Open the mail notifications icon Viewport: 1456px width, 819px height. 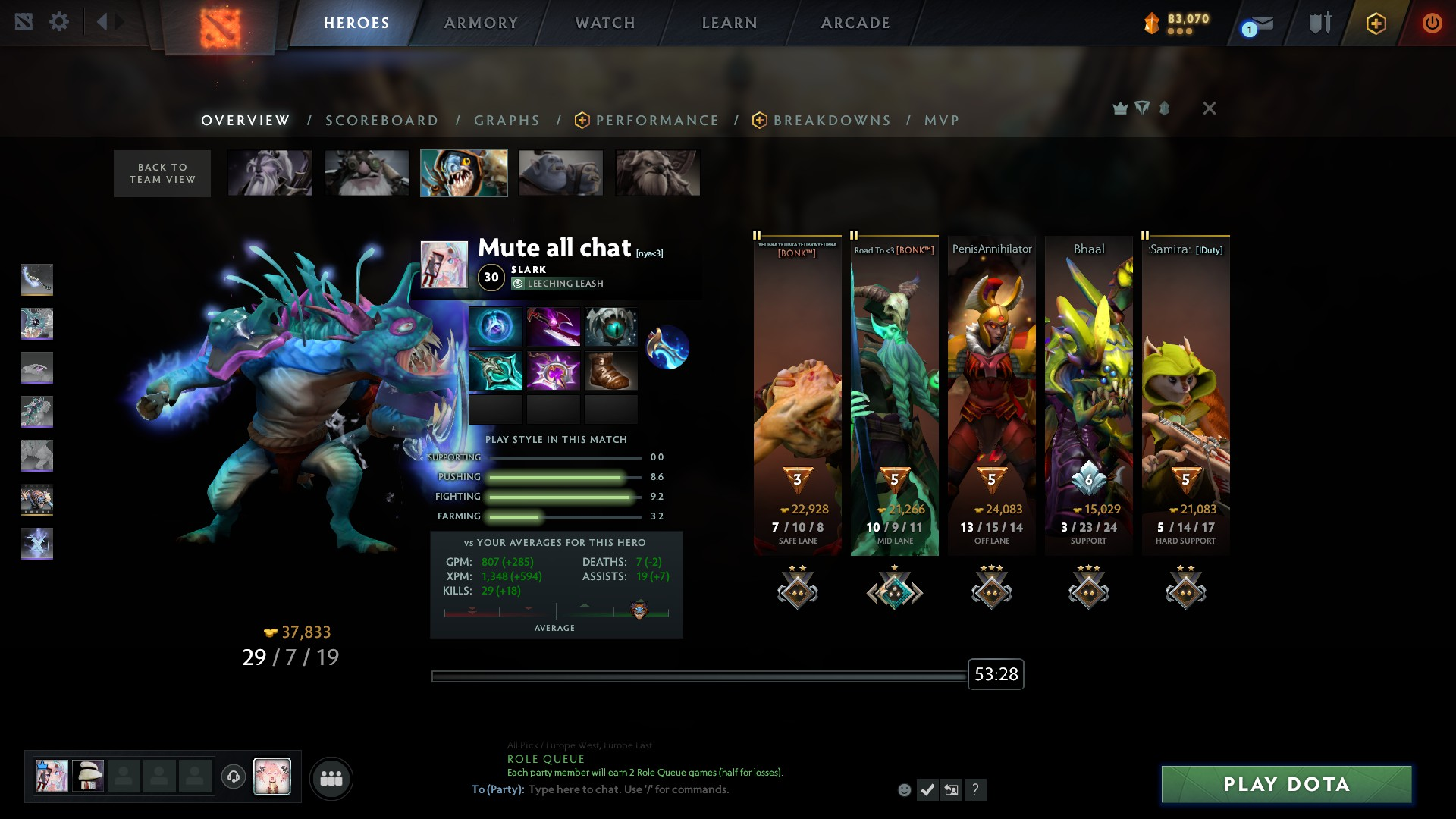point(1260,24)
